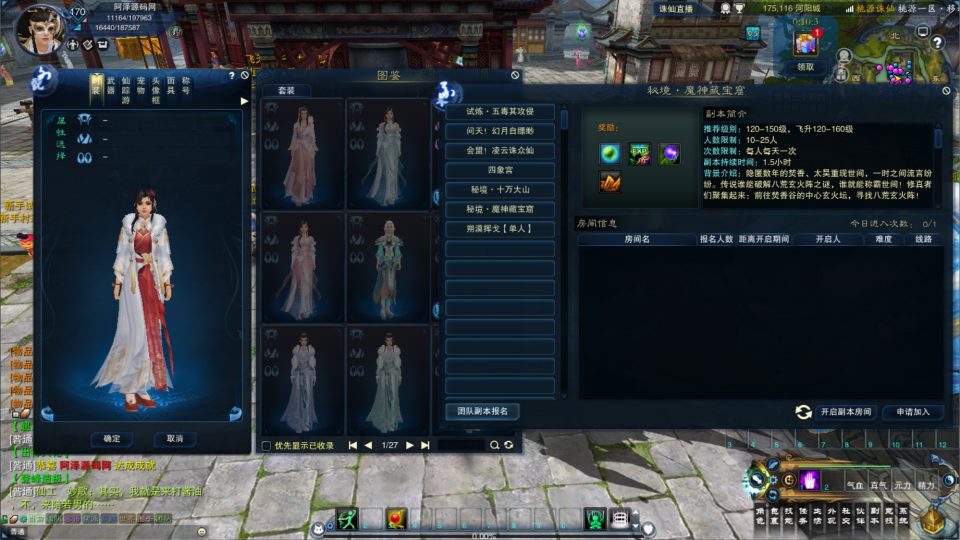Image resolution: width=960 pixels, height=540 pixels.
Task: Choose the 四象宫 dungeon from the list
Action: (x=500, y=170)
